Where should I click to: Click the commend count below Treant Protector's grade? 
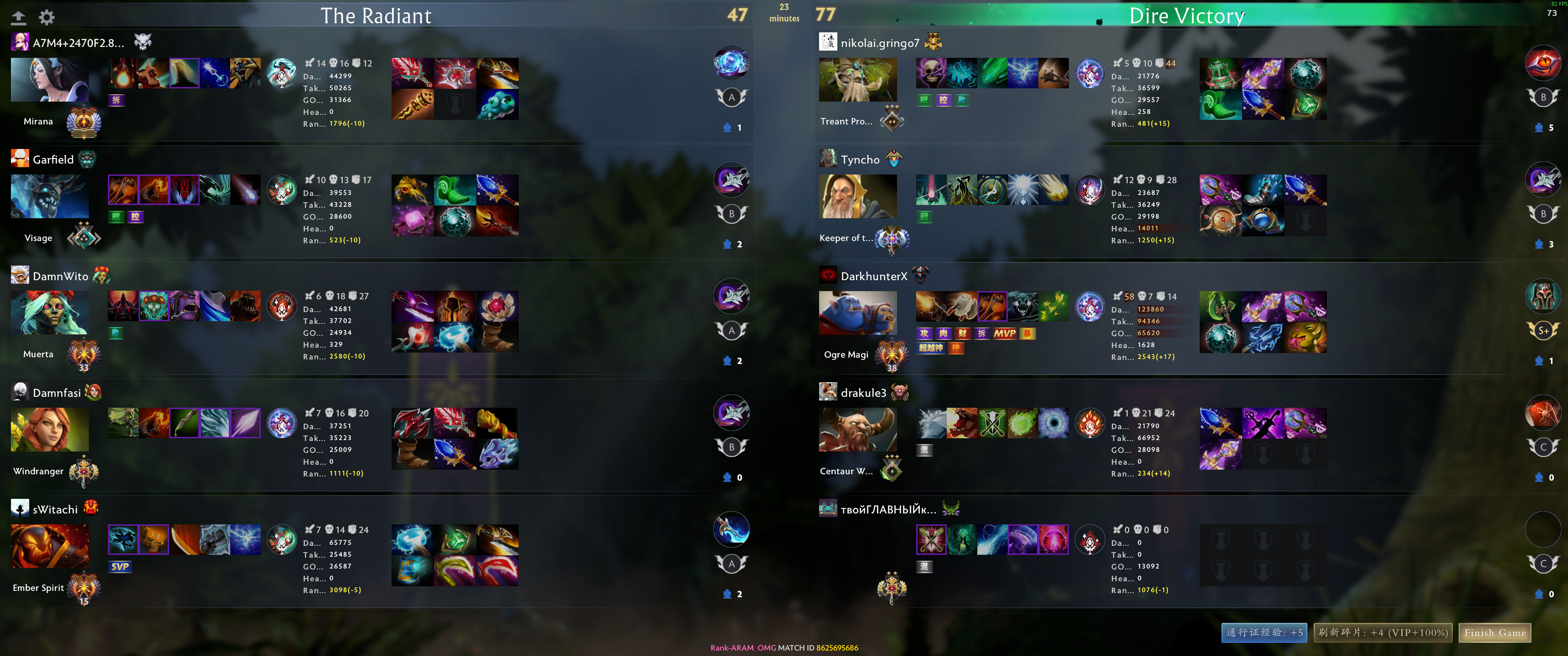click(1544, 128)
